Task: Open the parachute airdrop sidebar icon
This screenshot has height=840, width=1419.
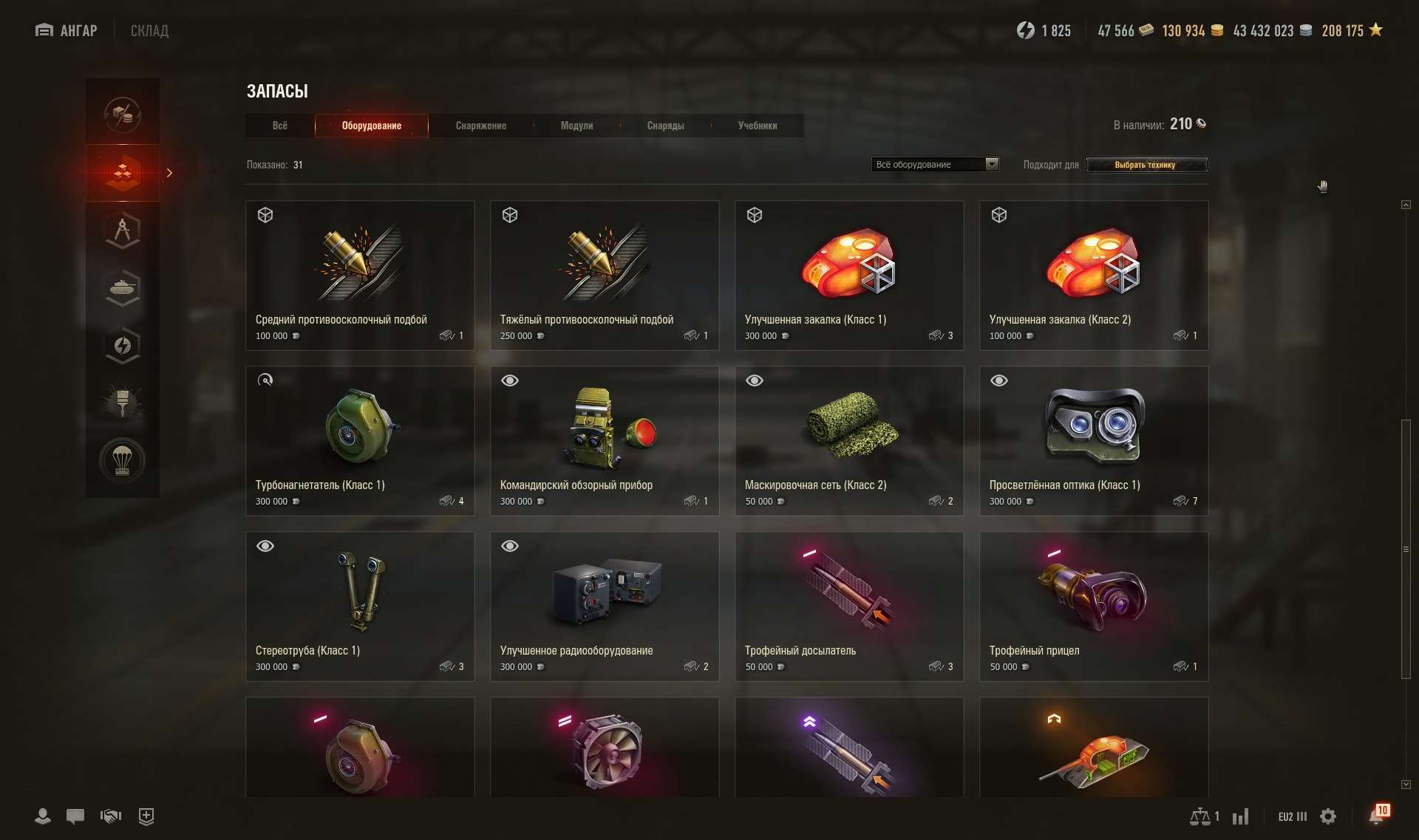Action: click(122, 460)
